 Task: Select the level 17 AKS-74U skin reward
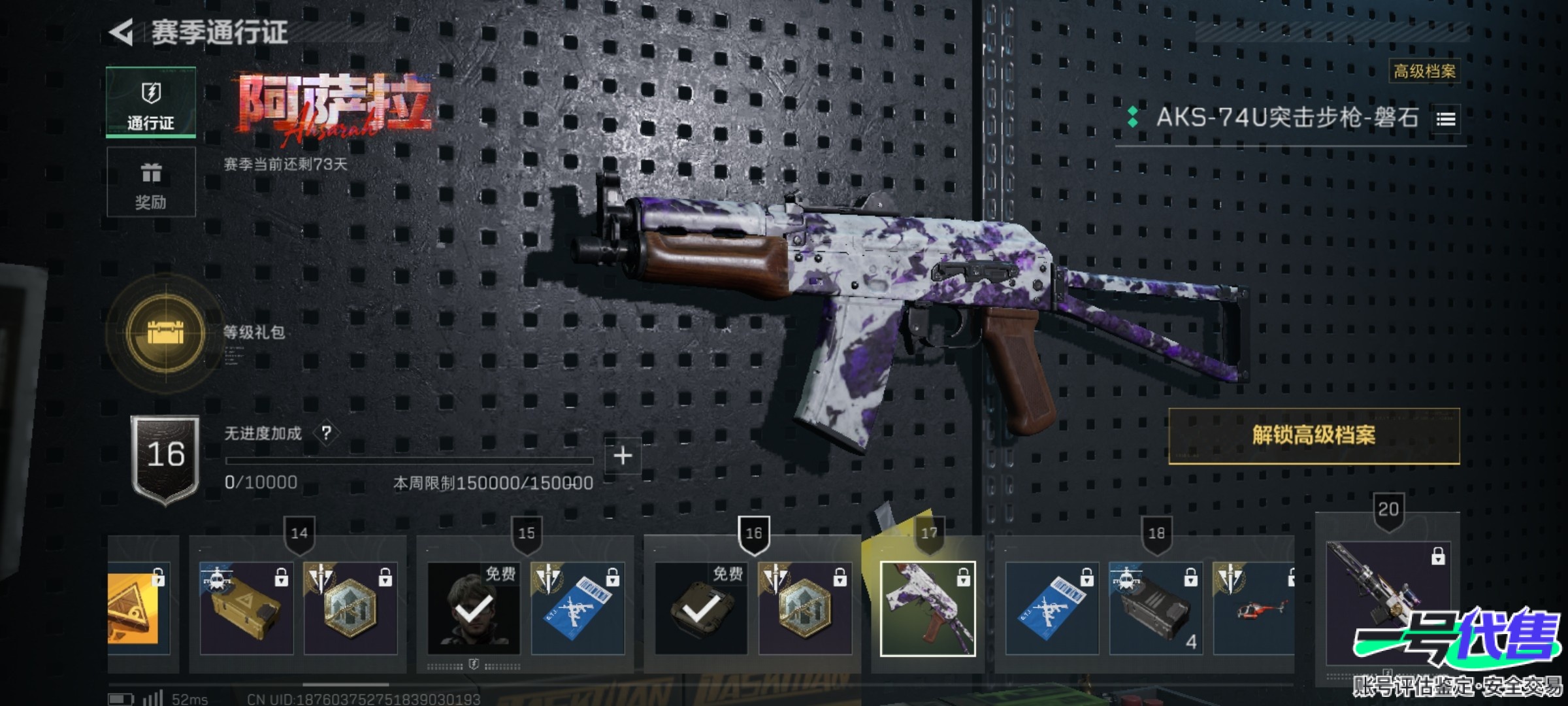coord(928,608)
